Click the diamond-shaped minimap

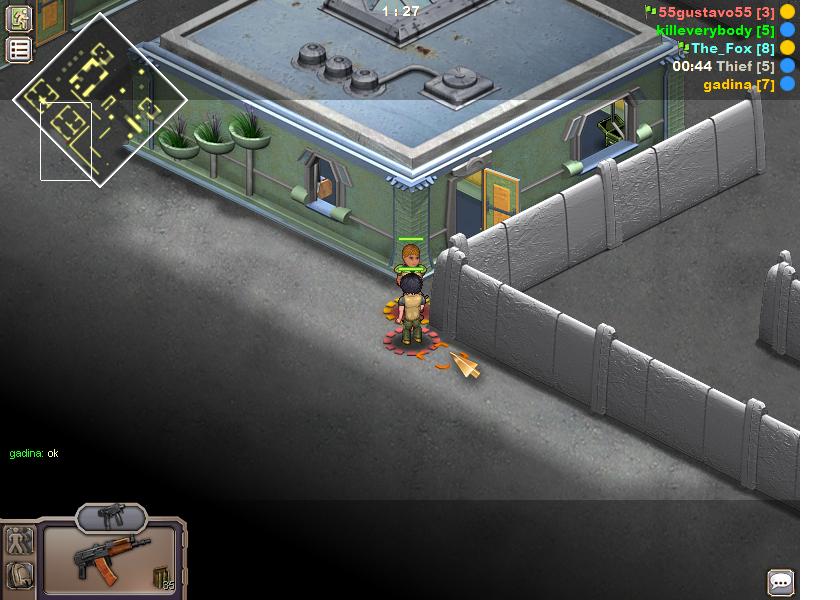tap(100, 100)
